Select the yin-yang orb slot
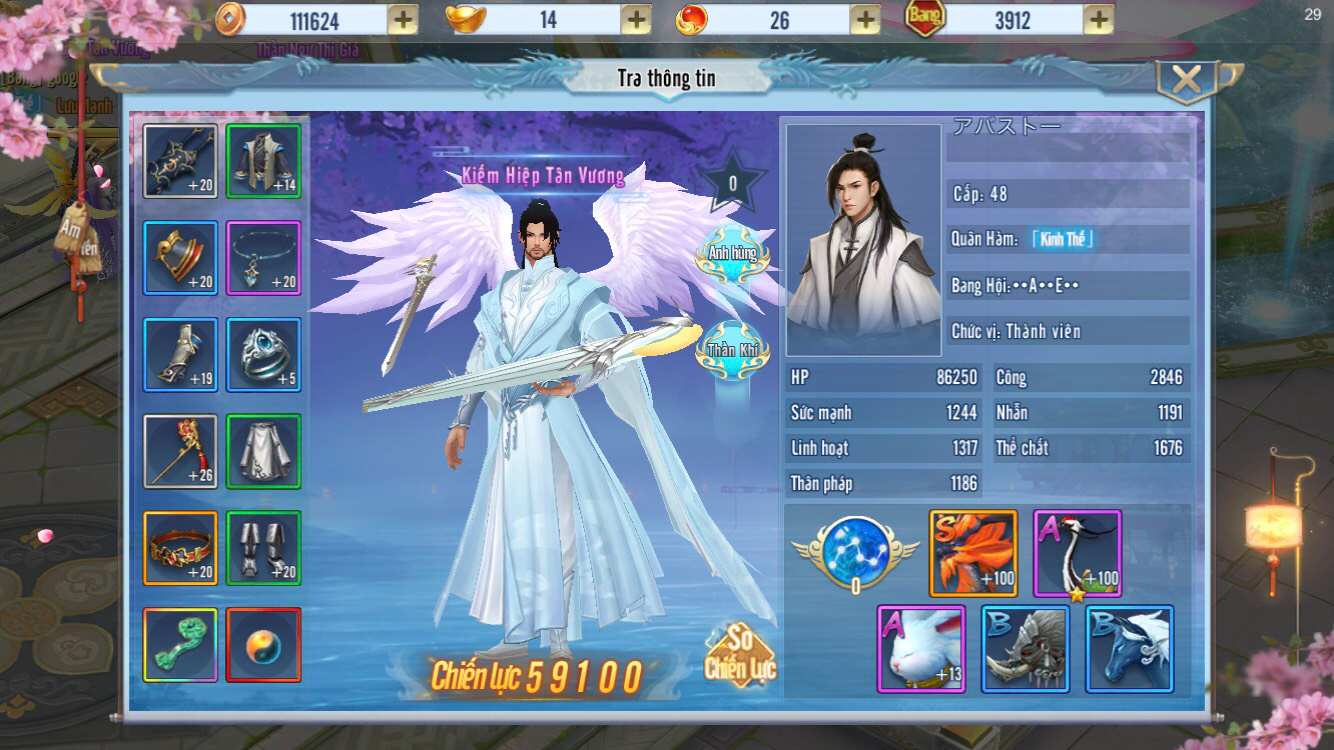 [x=263, y=645]
